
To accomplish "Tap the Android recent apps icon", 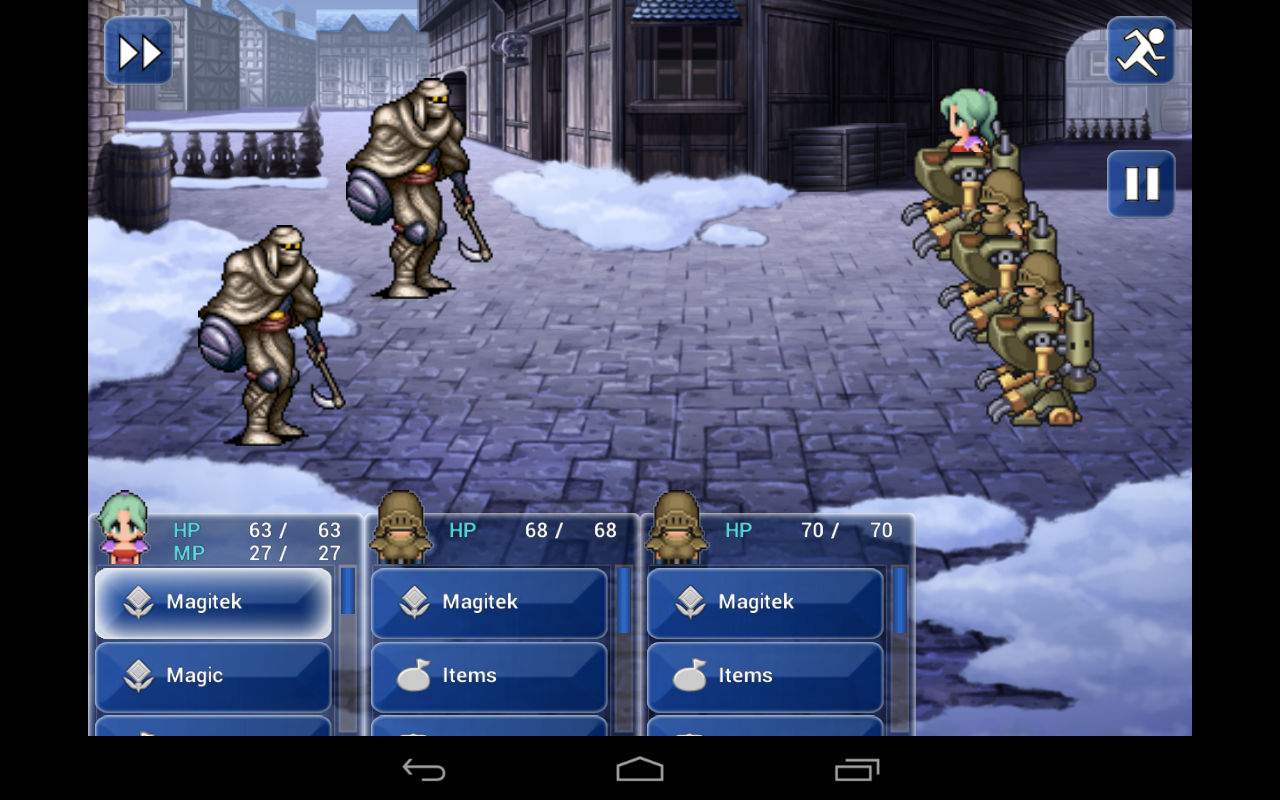I will [x=855, y=770].
